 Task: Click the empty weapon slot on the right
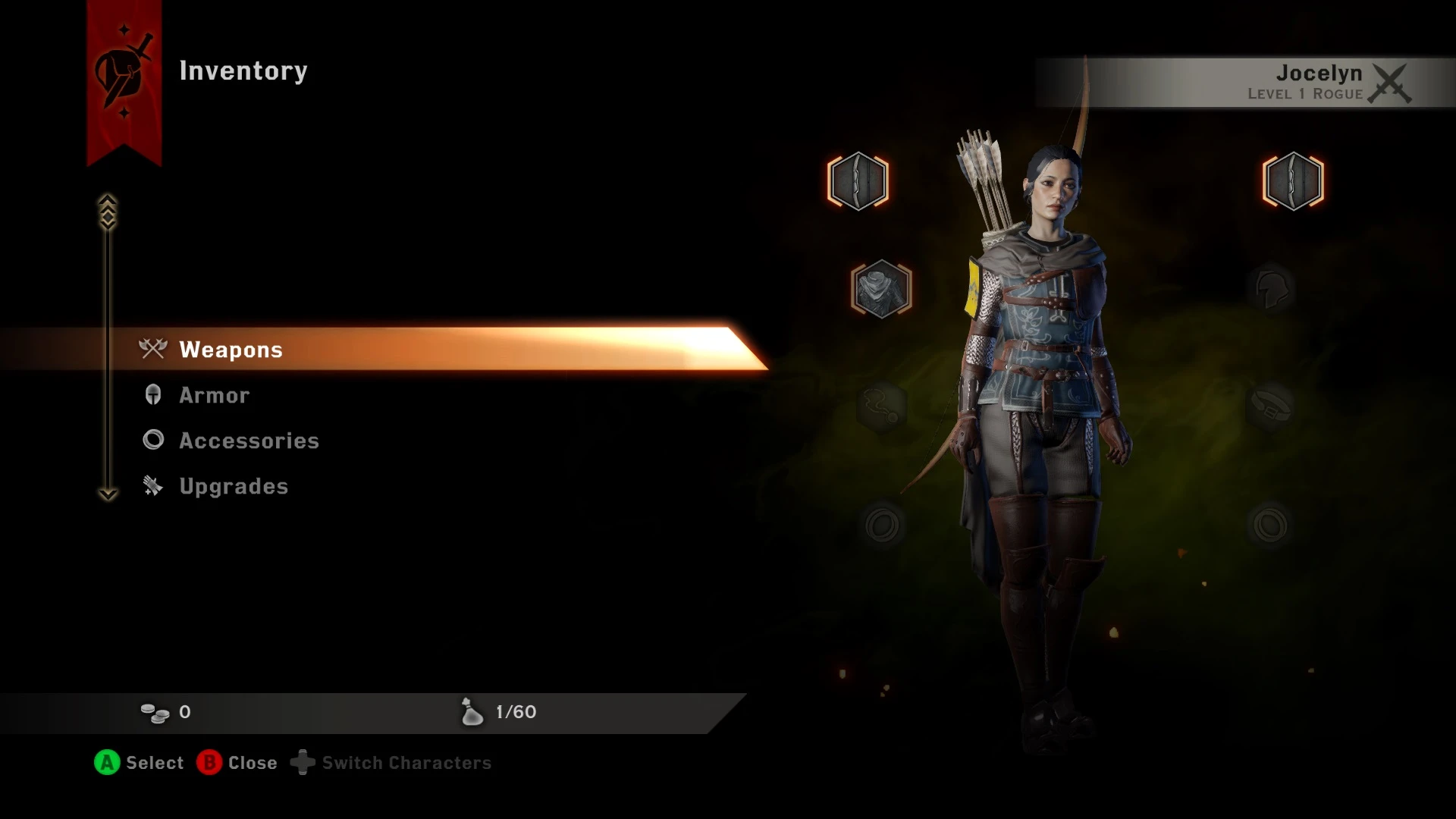pos(1293,180)
